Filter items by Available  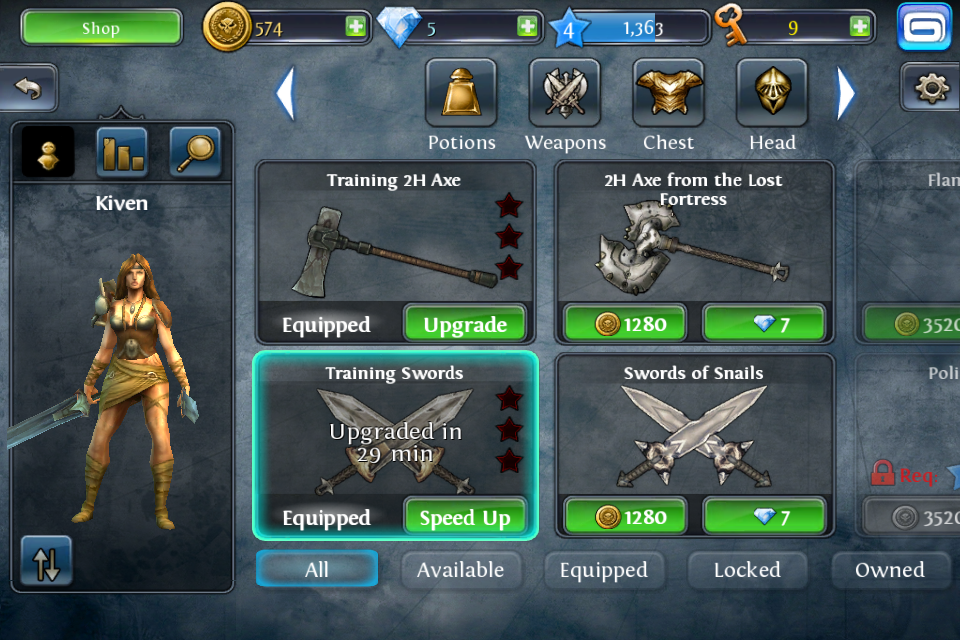click(460, 570)
